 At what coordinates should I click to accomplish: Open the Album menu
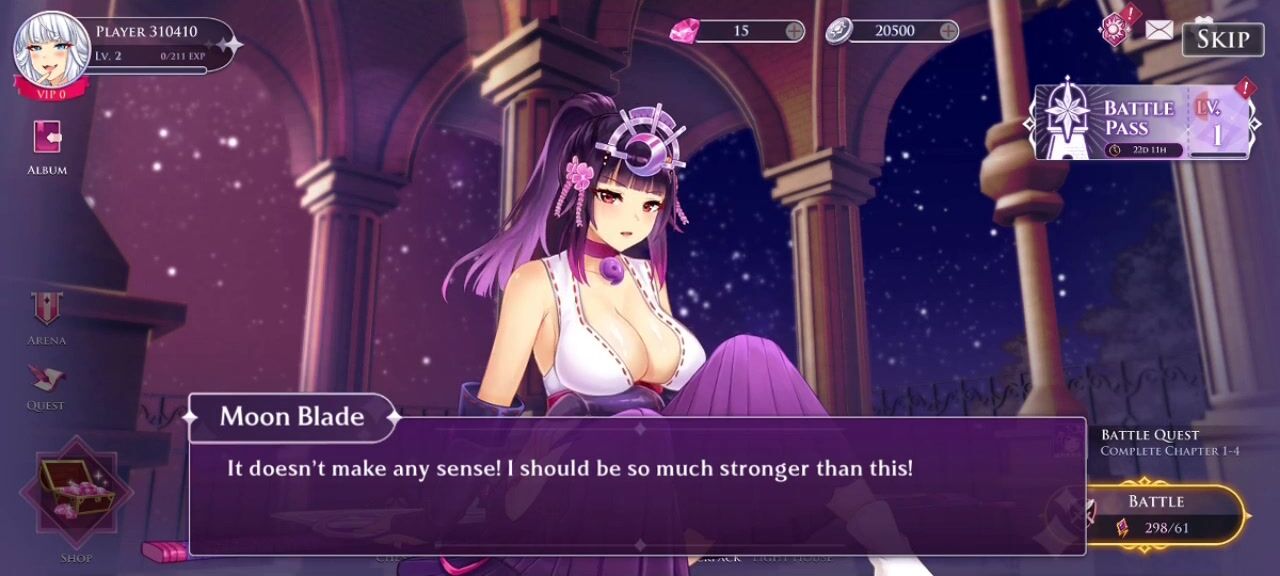pos(47,145)
